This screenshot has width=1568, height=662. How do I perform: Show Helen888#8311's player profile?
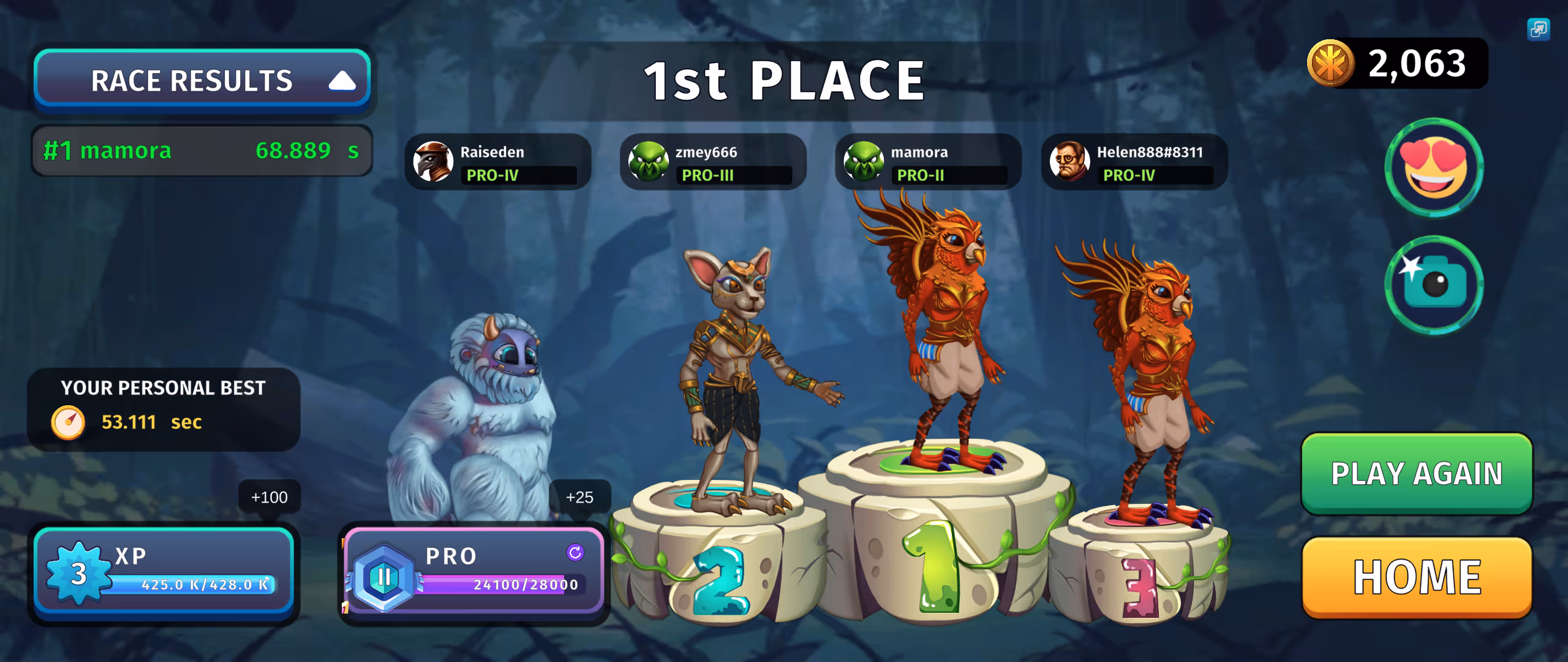[x=1134, y=162]
